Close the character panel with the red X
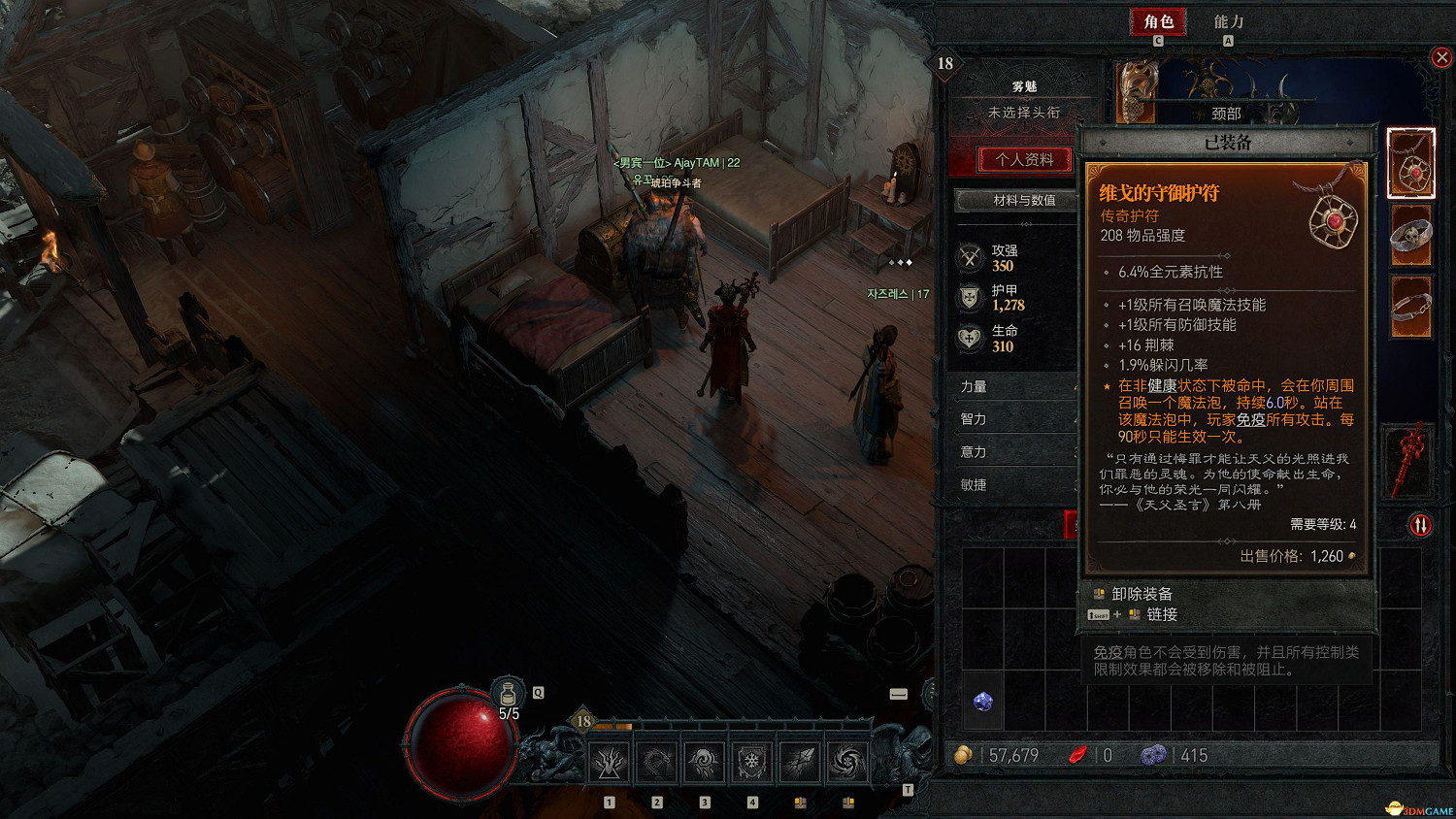Viewport: 1456px width, 819px height. click(1441, 57)
